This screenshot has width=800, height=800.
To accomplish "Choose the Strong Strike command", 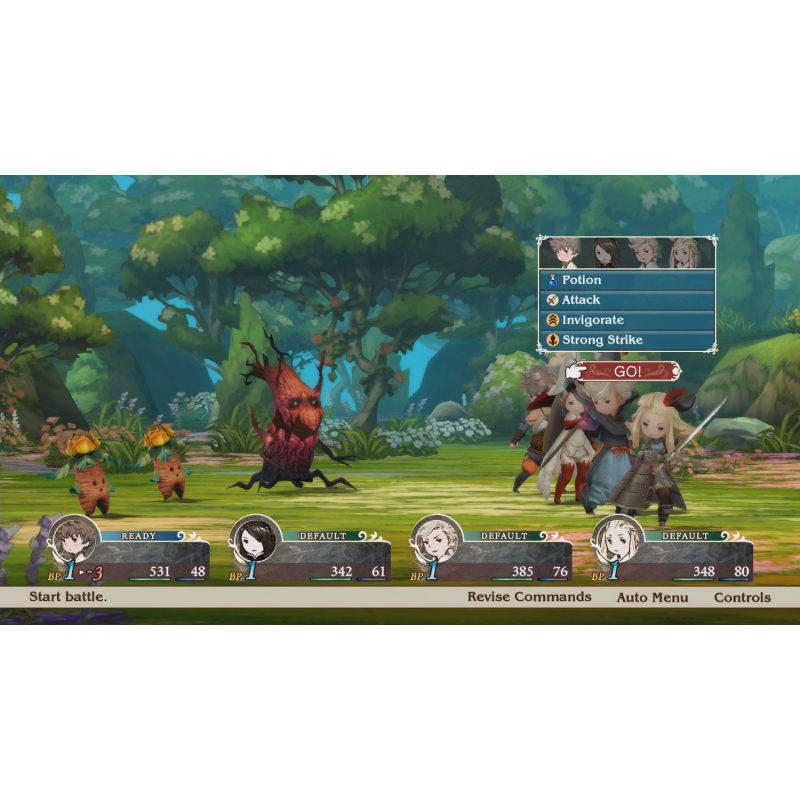I will pos(627,340).
